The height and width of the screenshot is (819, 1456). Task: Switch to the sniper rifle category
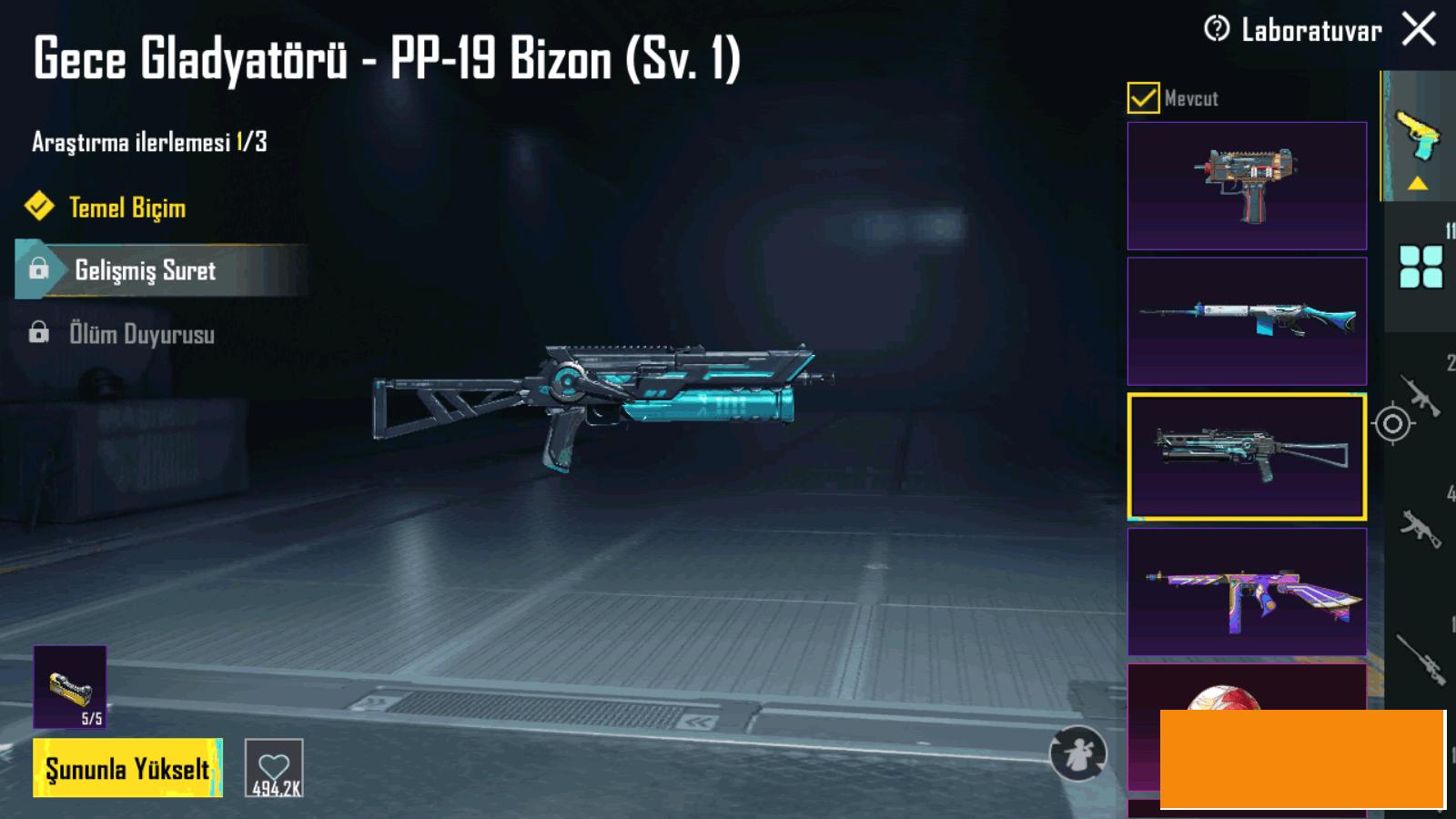point(1421,657)
